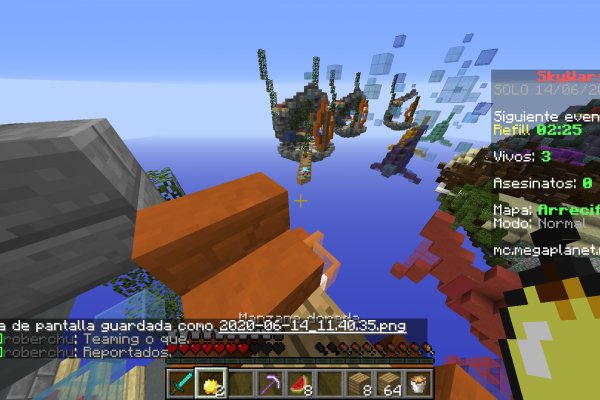Choose the enchanted pickaxe slot
The image size is (600, 400).
270,381
